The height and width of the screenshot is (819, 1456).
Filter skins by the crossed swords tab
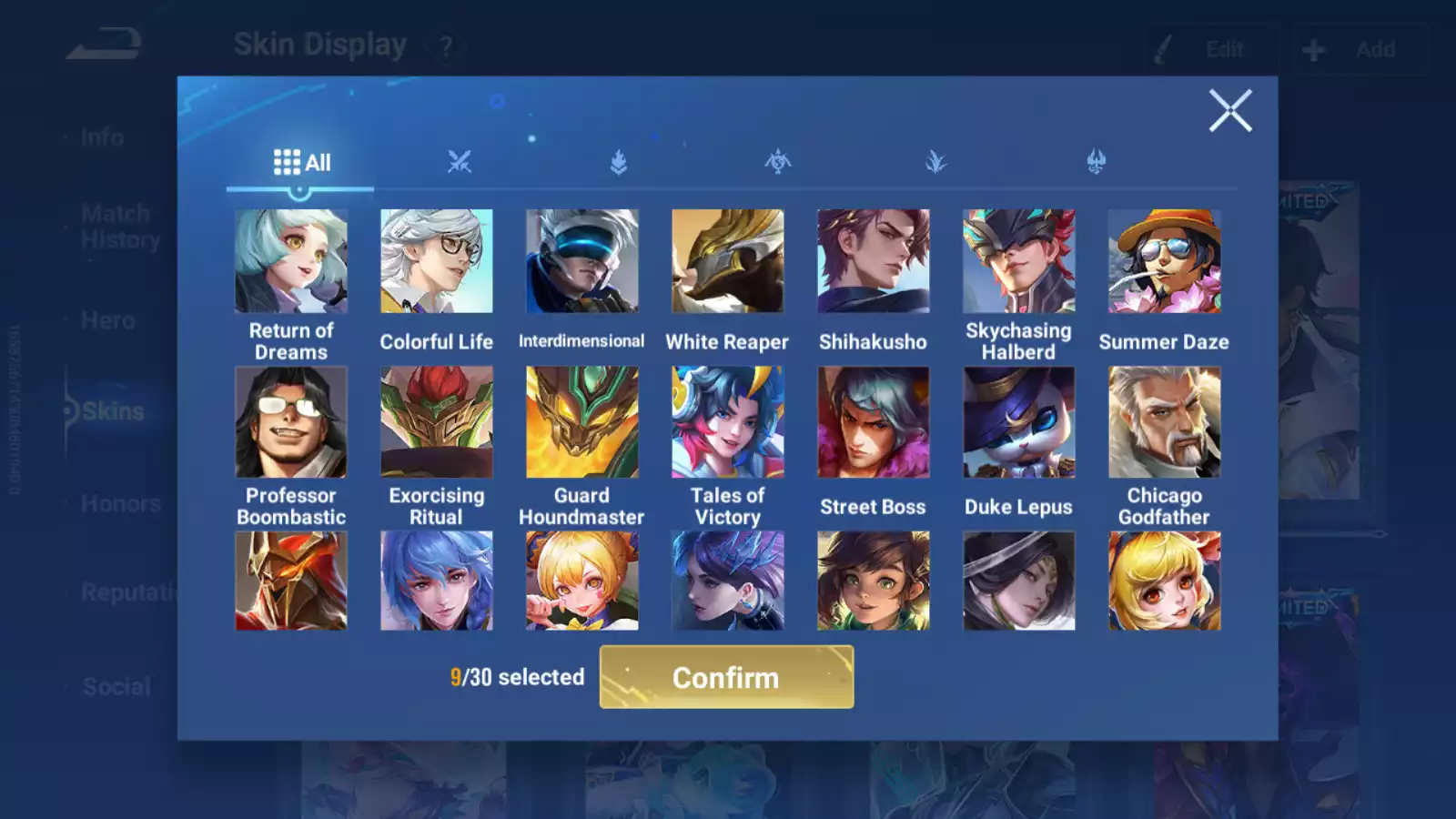coord(460,162)
